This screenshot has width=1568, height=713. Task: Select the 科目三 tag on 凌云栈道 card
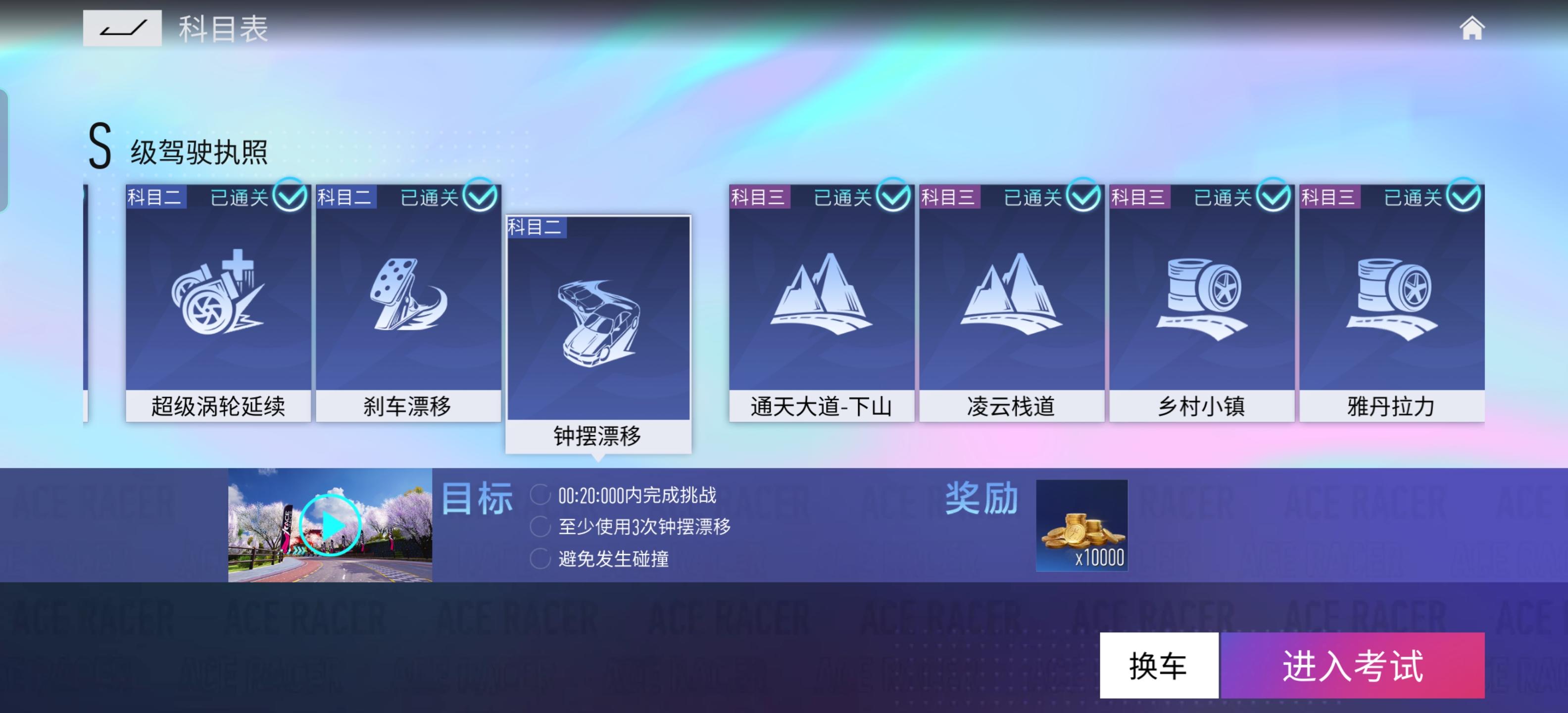[950, 196]
